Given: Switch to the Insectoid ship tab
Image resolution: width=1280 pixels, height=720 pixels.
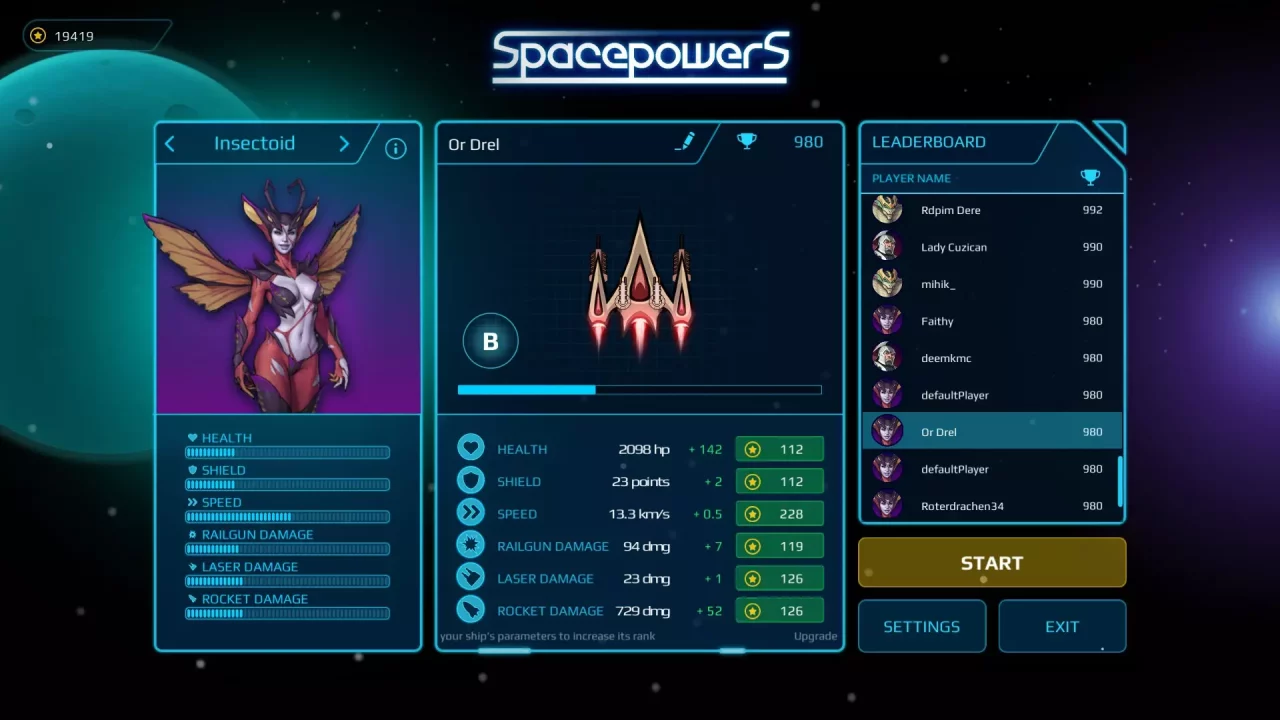Looking at the screenshot, I should tap(255, 143).
